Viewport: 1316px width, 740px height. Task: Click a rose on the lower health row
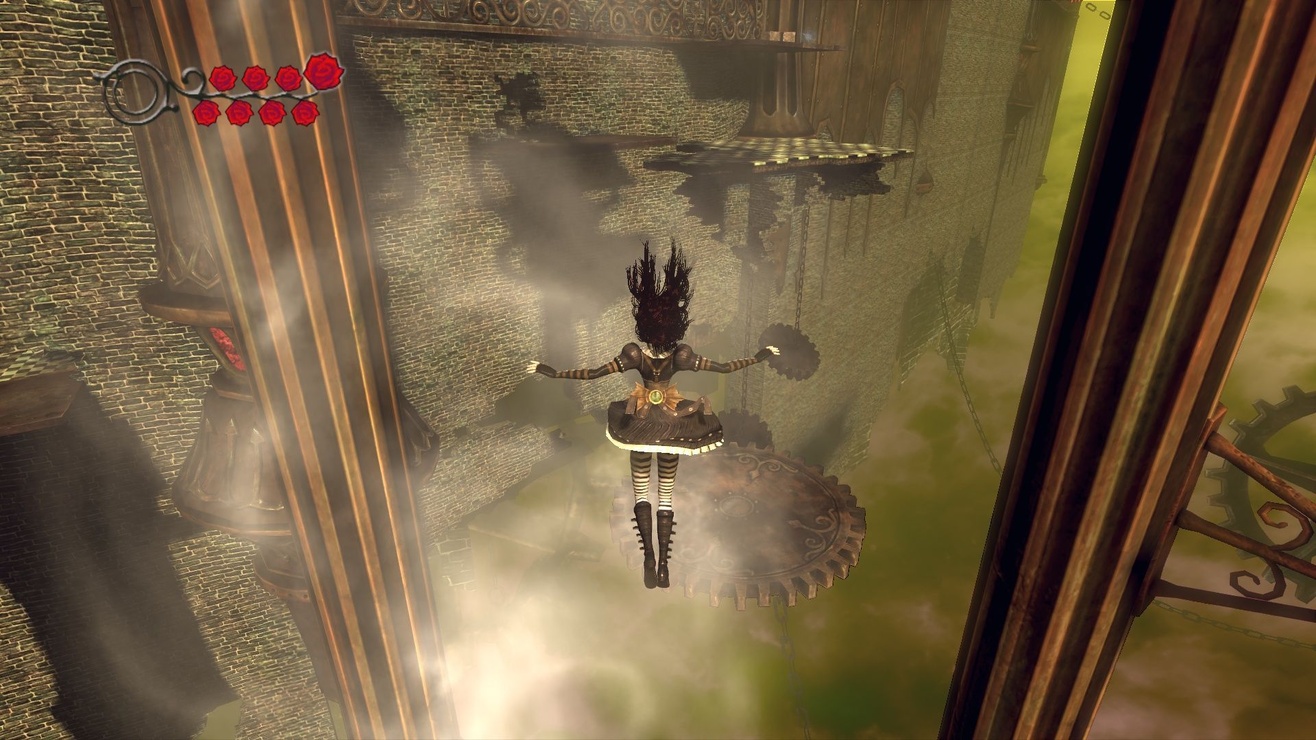click(x=239, y=113)
